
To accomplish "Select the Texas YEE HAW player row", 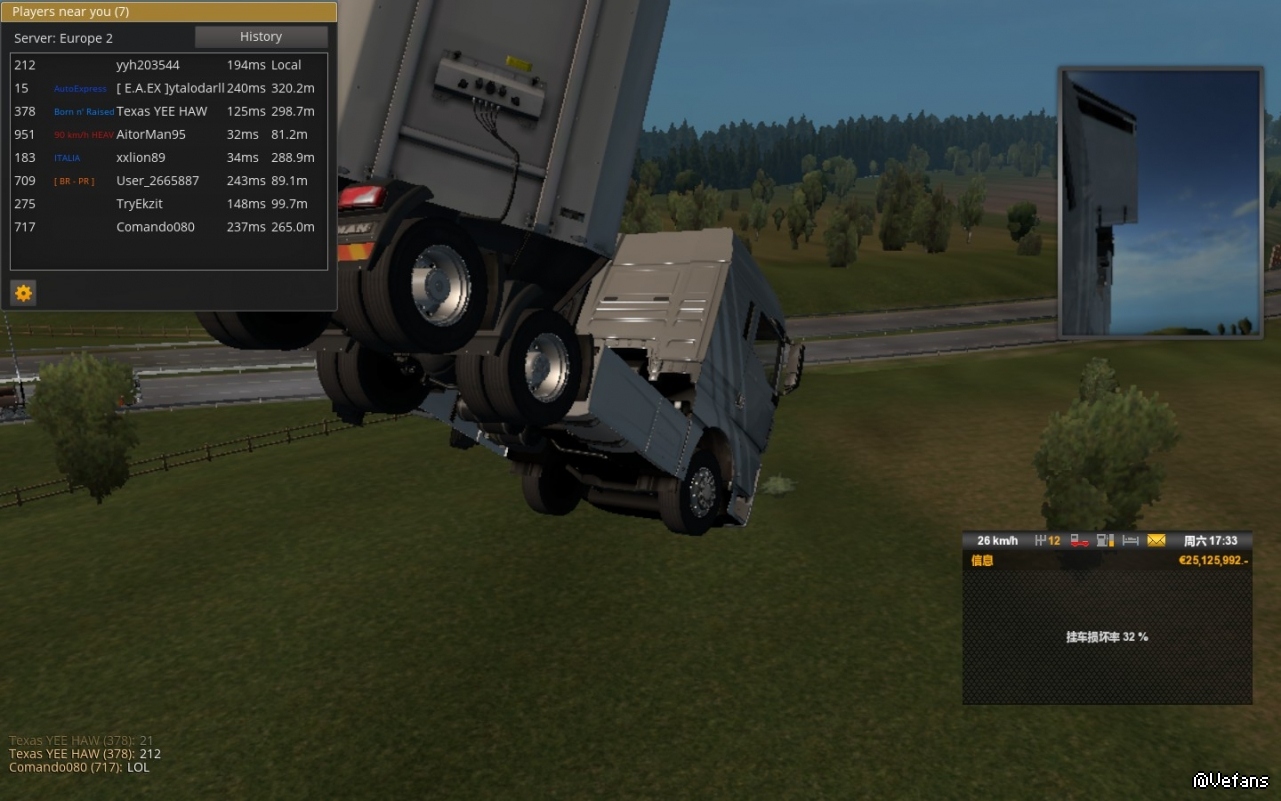I will [x=161, y=111].
